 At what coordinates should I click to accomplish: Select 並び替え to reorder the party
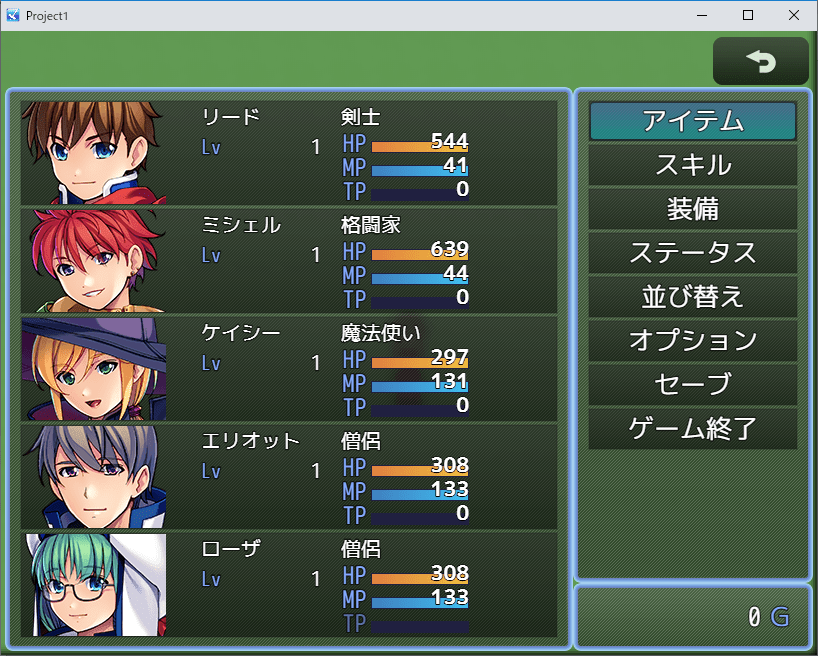pyautogui.click(x=693, y=297)
